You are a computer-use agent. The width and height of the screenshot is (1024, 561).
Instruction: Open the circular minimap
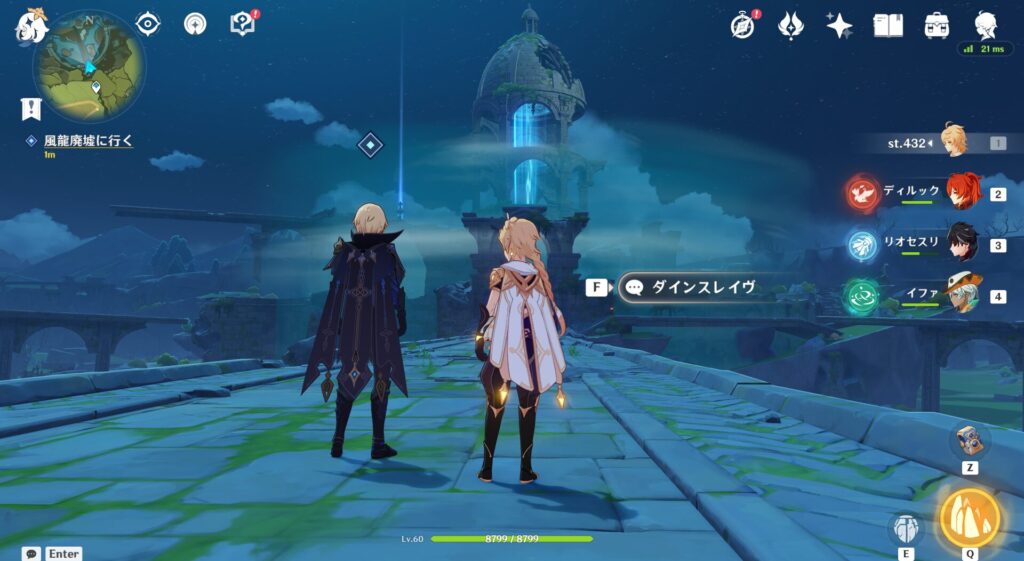pos(89,67)
